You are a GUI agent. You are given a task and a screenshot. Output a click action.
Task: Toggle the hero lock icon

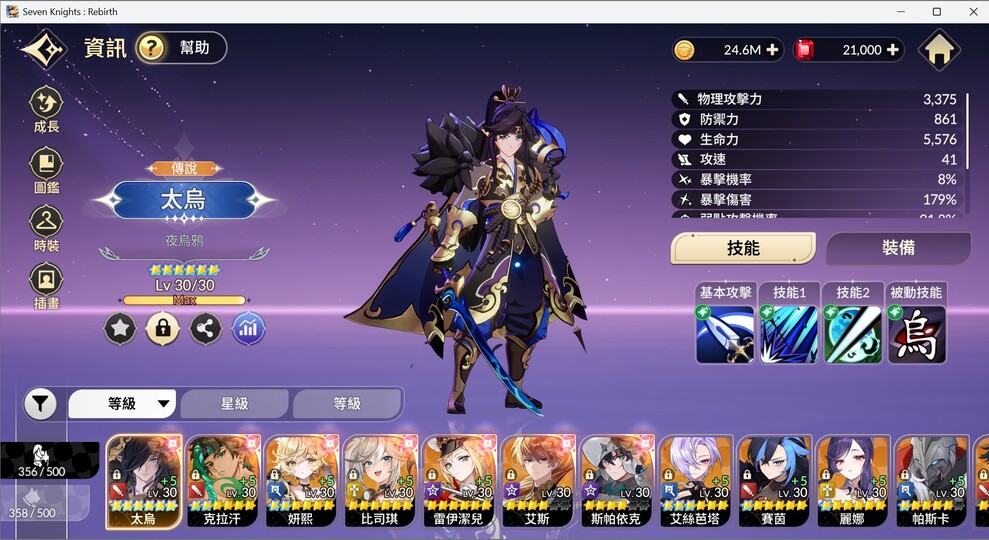point(163,328)
